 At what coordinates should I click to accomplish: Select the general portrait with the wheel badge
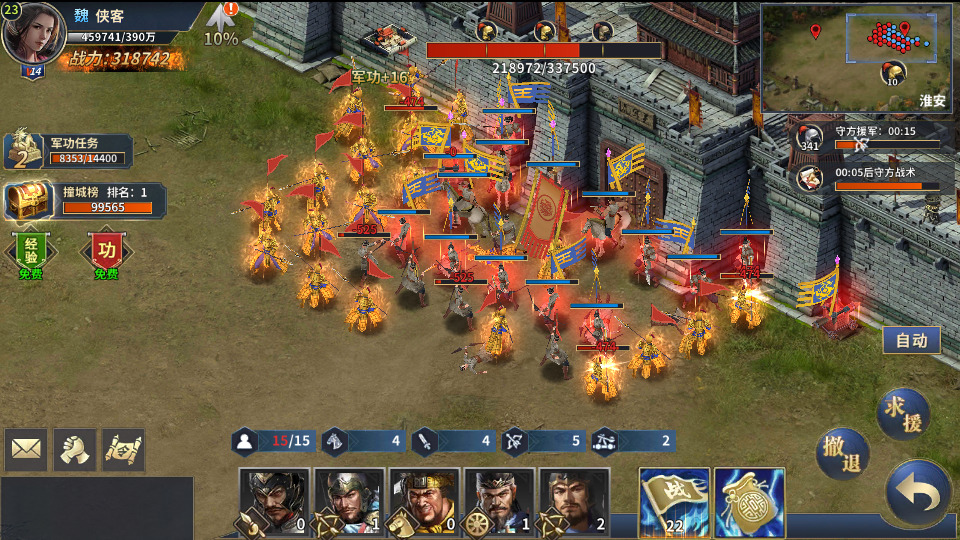(499, 502)
